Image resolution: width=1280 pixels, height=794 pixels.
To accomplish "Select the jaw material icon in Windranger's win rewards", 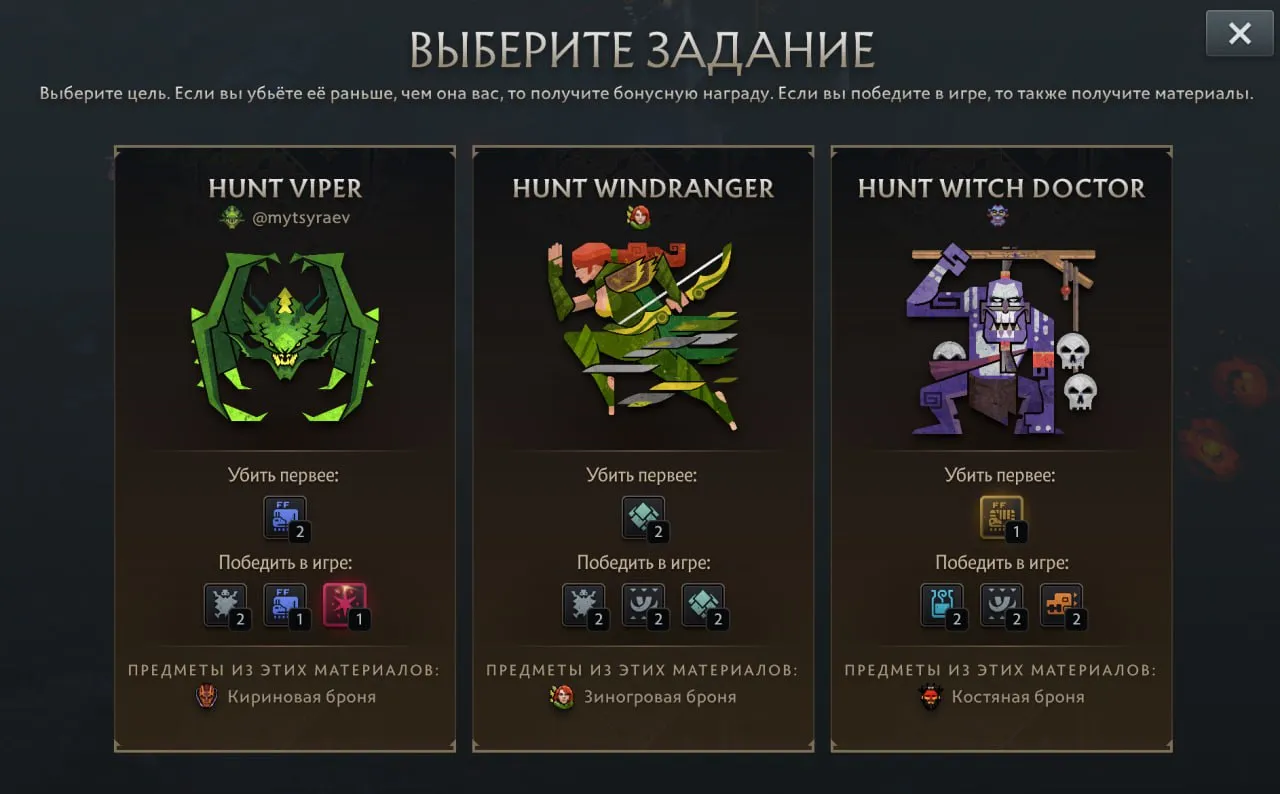I will [x=643, y=605].
